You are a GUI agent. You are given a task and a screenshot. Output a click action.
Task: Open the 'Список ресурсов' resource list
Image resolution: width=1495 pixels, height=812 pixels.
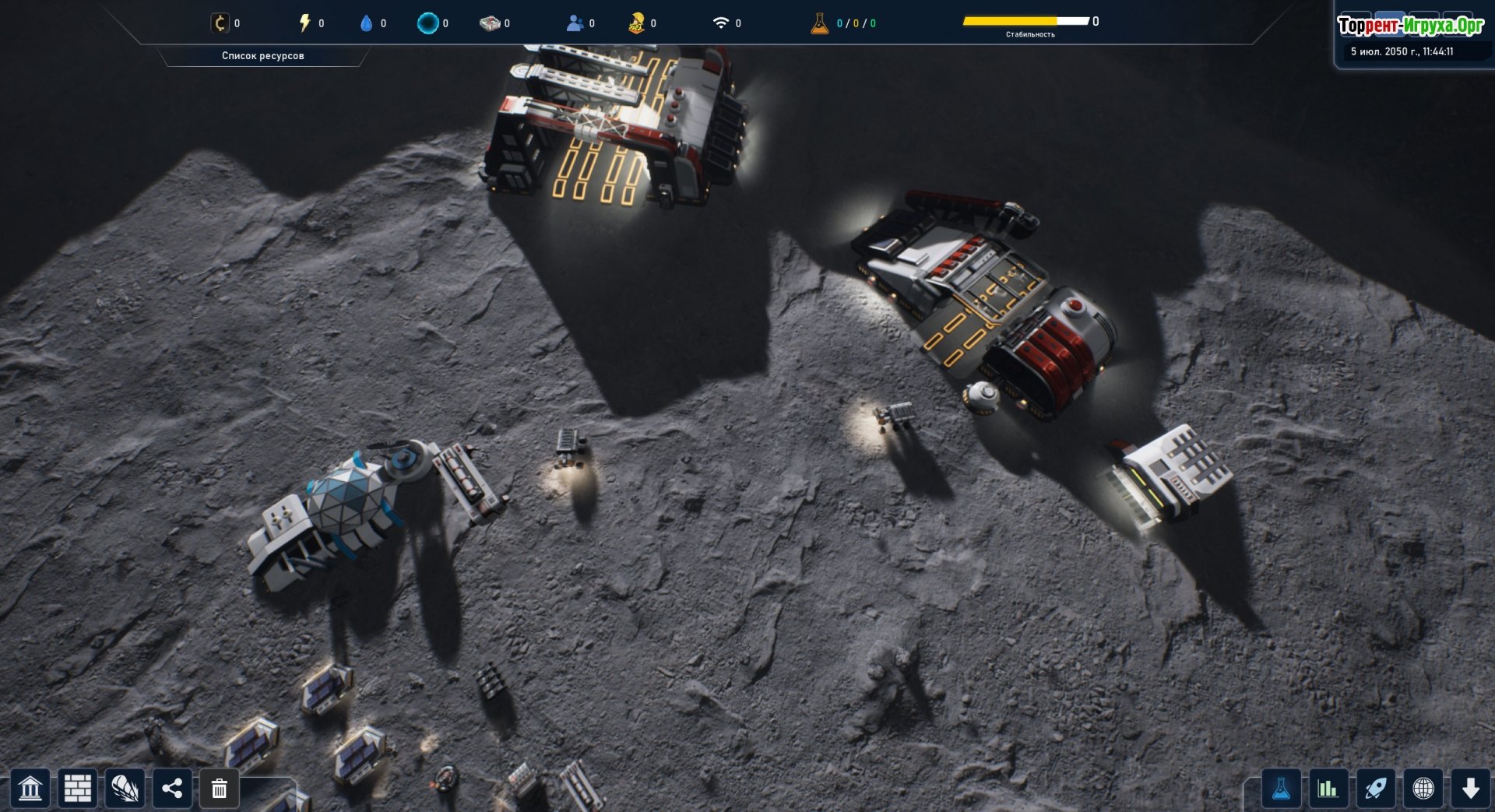tap(262, 56)
